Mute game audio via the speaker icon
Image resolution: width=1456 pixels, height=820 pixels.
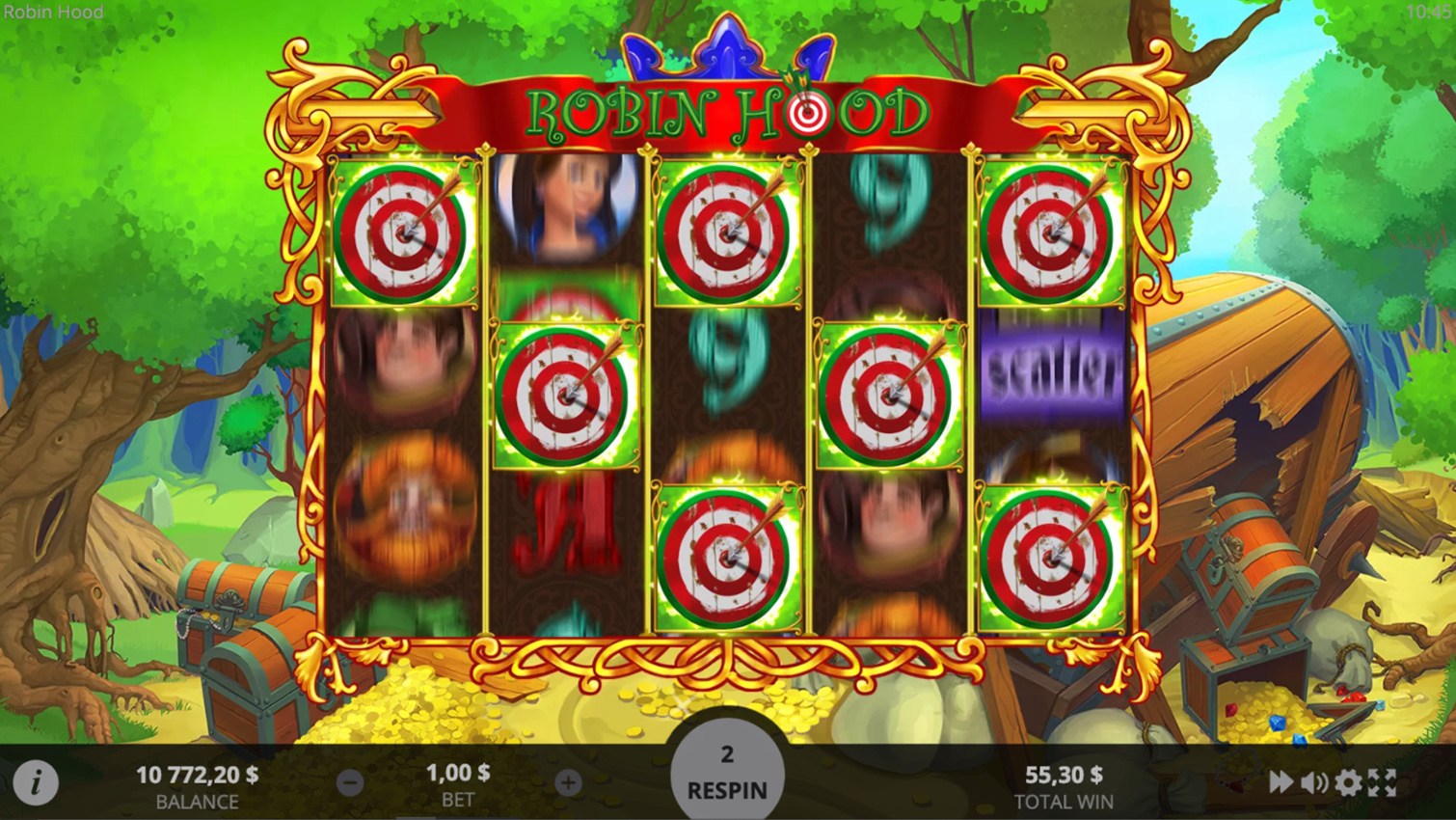[x=1314, y=782]
